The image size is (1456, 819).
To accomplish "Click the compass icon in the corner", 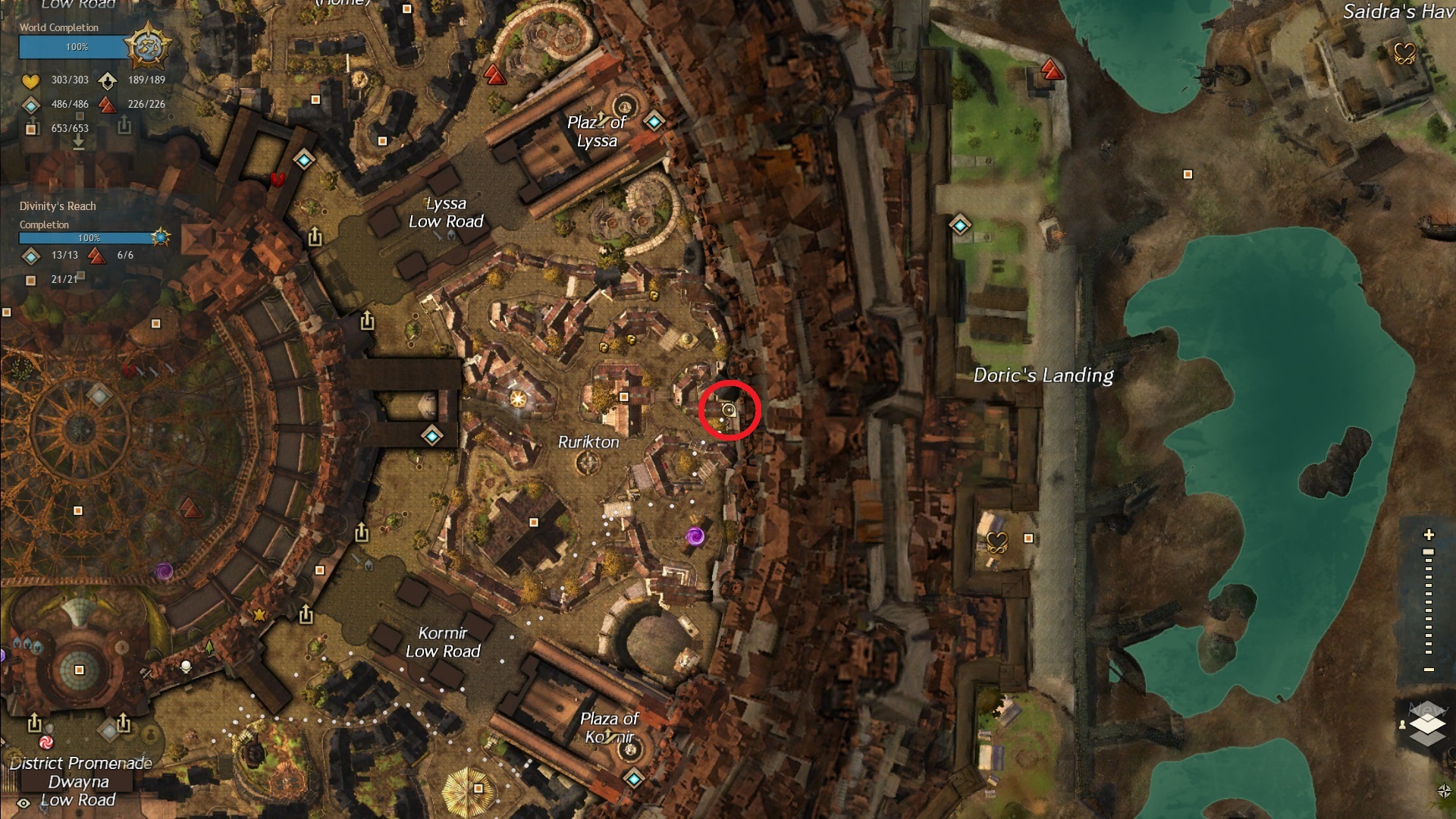I will point(1444,791).
